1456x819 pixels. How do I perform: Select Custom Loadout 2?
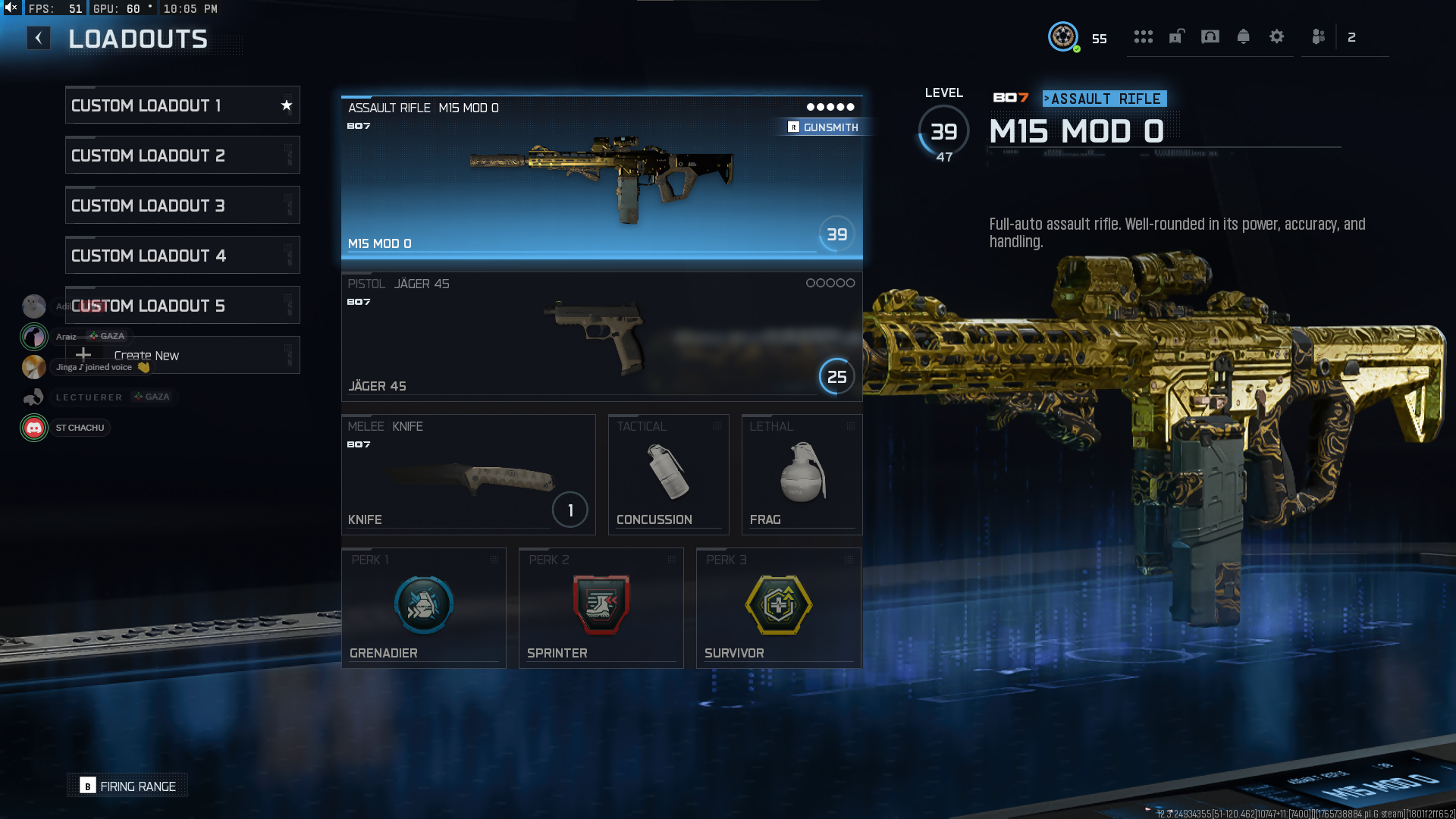(182, 155)
